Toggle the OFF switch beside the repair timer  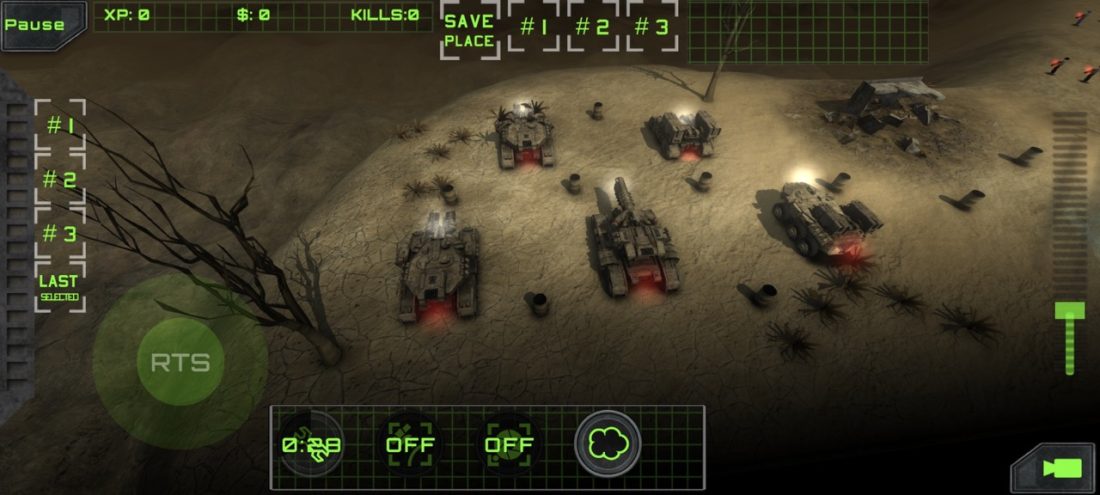[408, 444]
